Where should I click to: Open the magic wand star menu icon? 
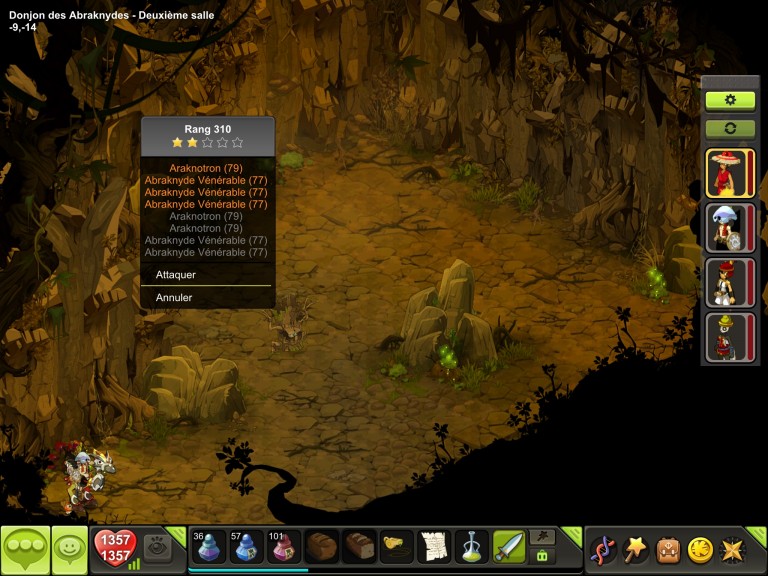(635, 549)
